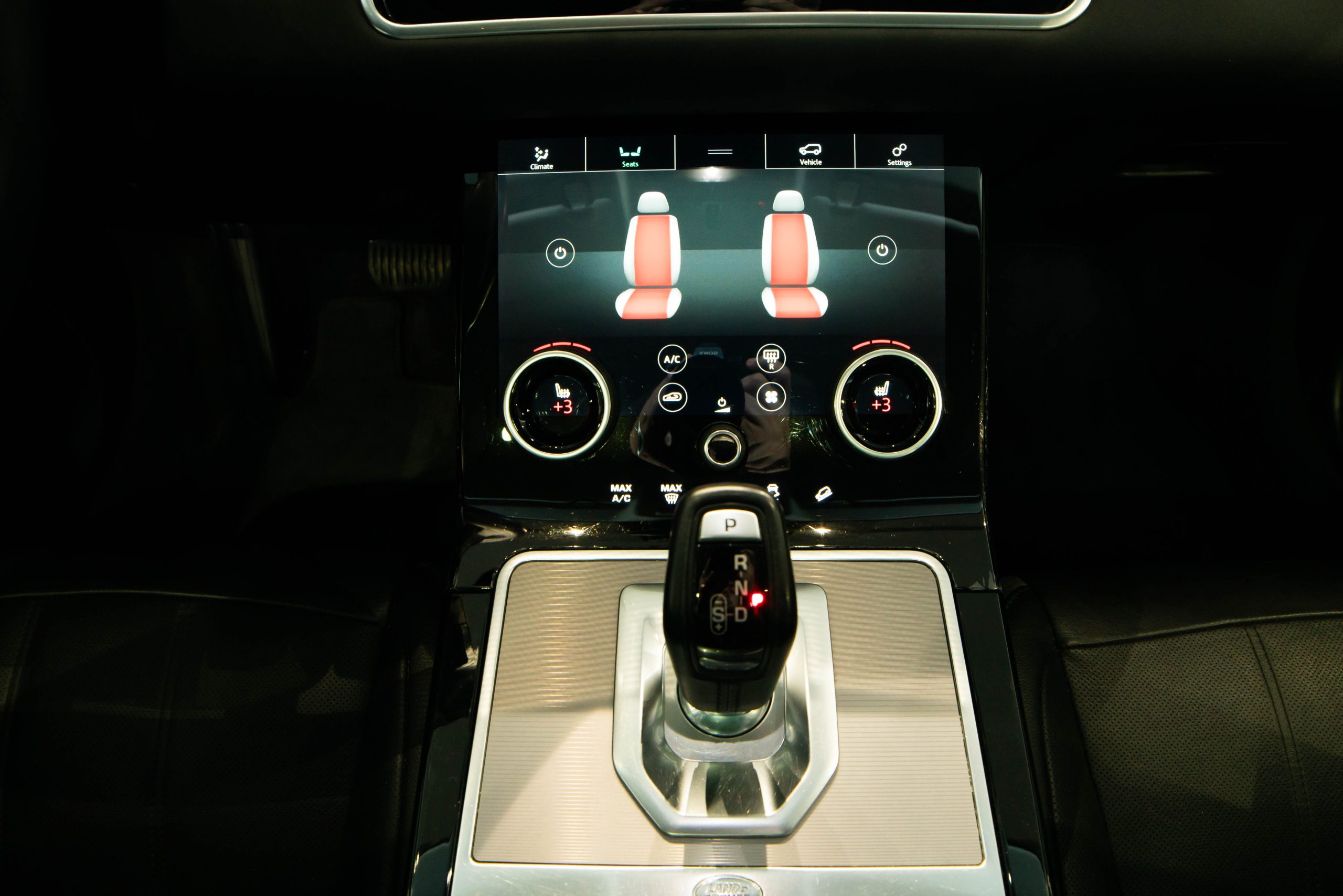The image size is (1343, 896).
Task: Open the Climate tab
Action: pos(541,157)
